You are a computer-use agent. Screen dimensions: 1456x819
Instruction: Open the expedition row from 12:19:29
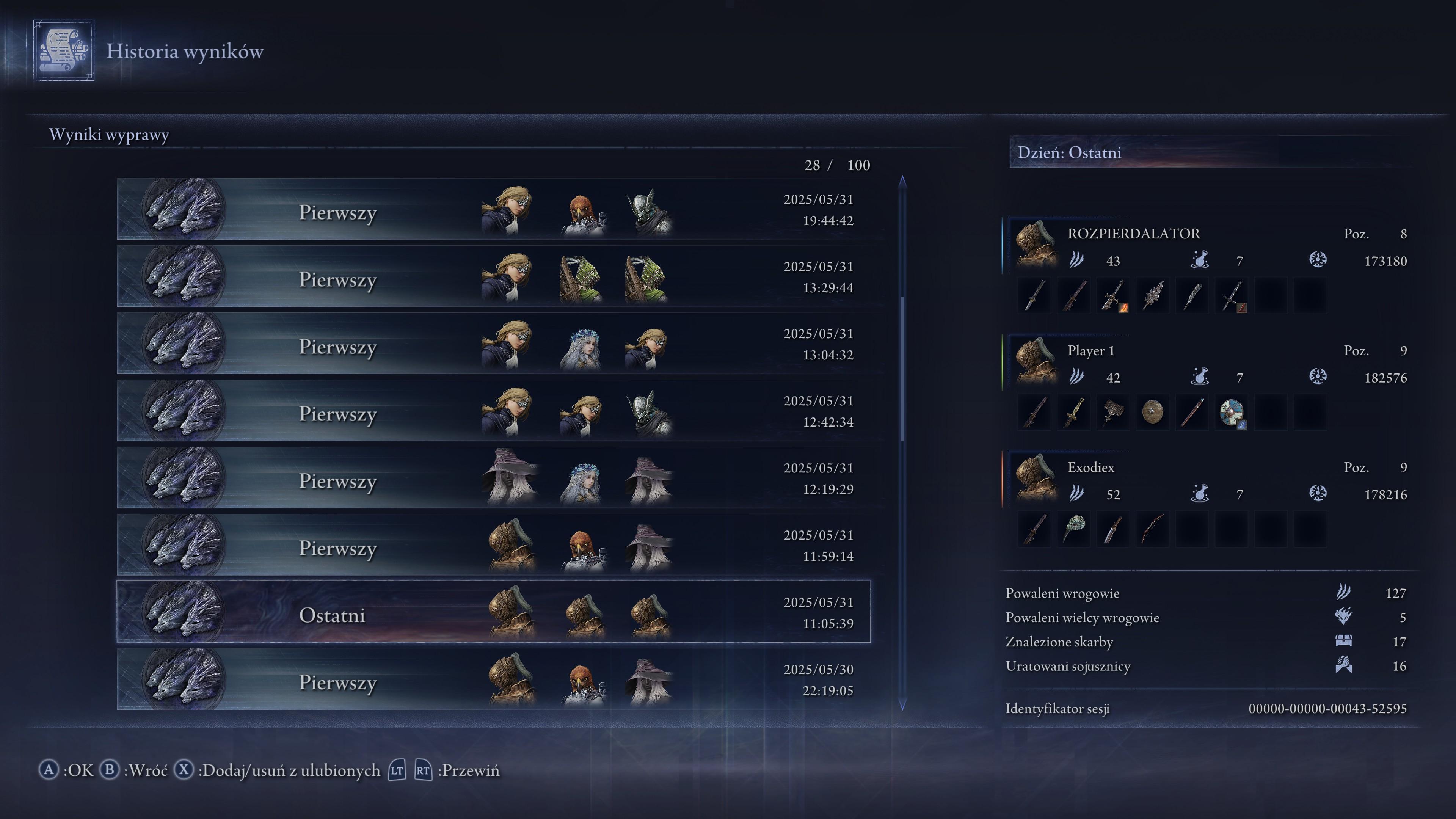tap(493, 478)
